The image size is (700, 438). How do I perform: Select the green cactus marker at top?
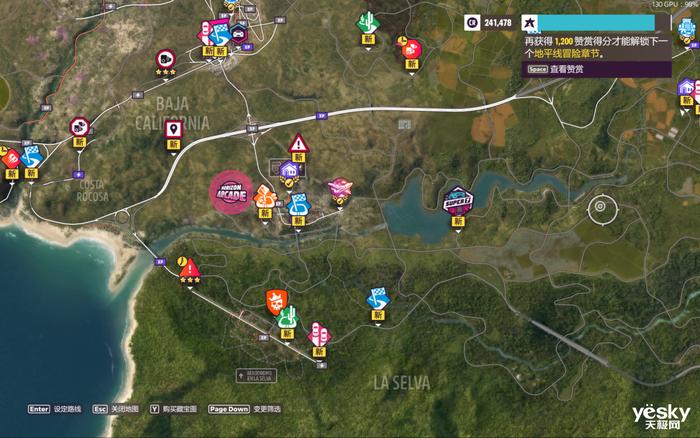pyautogui.click(x=368, y=23)
